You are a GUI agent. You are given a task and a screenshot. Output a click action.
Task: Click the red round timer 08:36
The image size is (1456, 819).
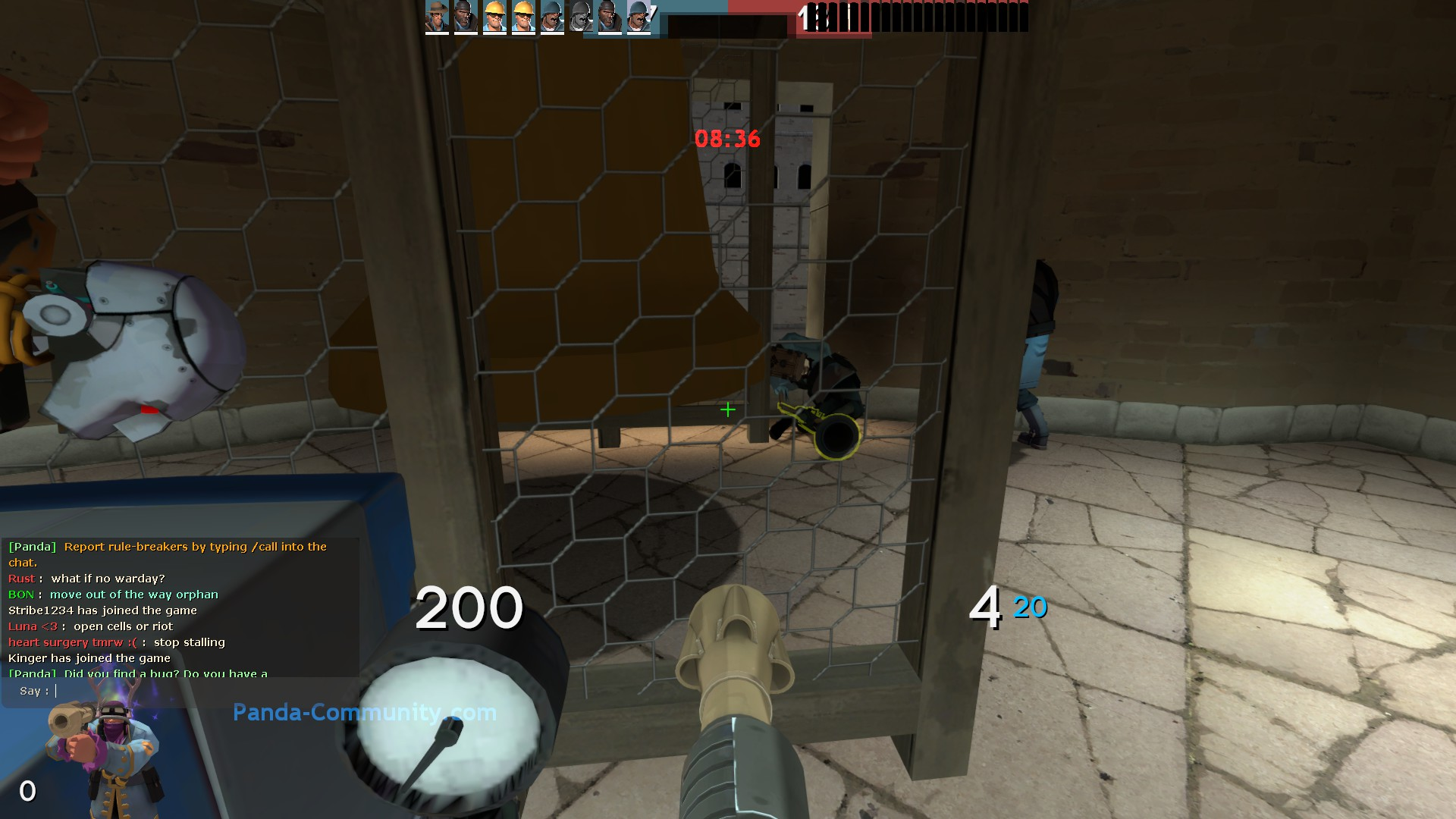click(x=728, y=137)
